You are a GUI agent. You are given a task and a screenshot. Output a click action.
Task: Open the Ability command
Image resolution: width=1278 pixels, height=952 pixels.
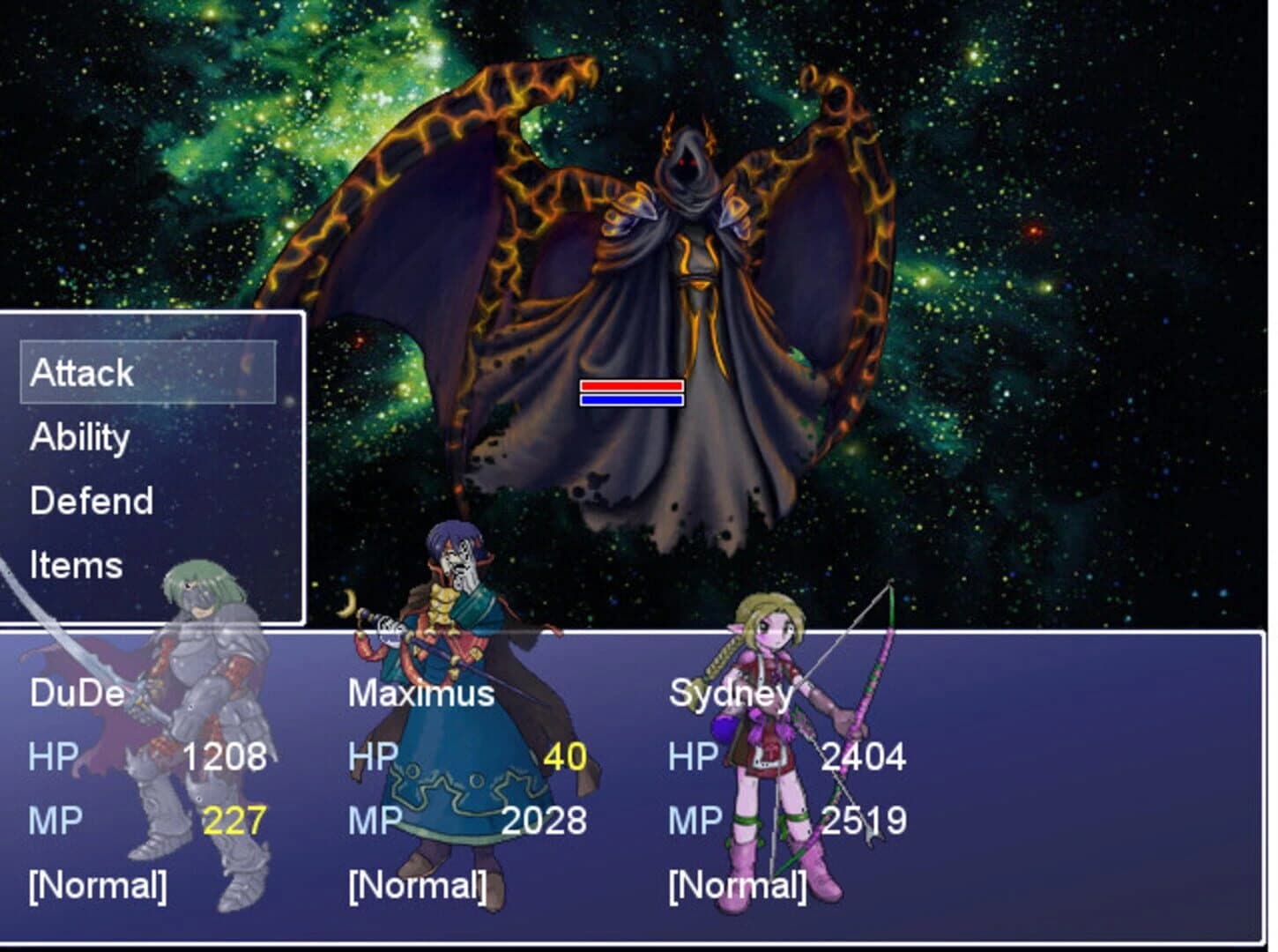(x=78, y=436)
